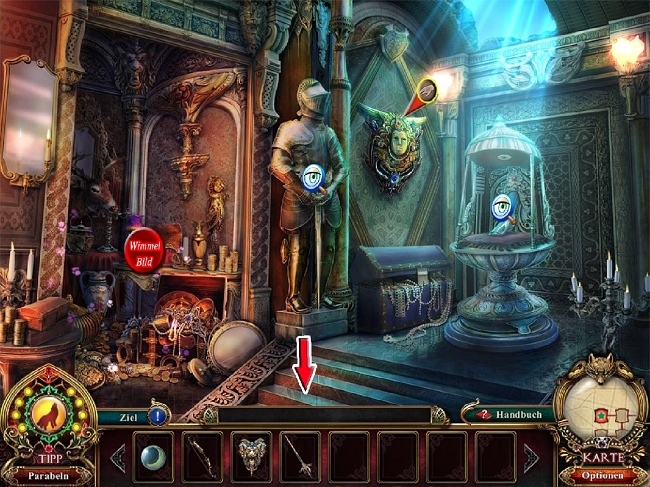650x487 pixels.
Task: Open the Parabeln menu
Action: pyautogui.click(x=49, y=474)
